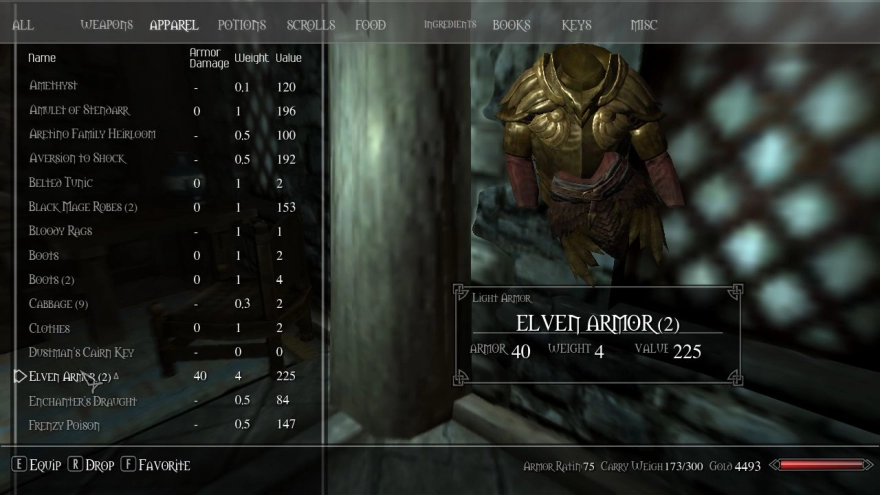Select the Books category

pyautogui.click(x=511, y=25)
